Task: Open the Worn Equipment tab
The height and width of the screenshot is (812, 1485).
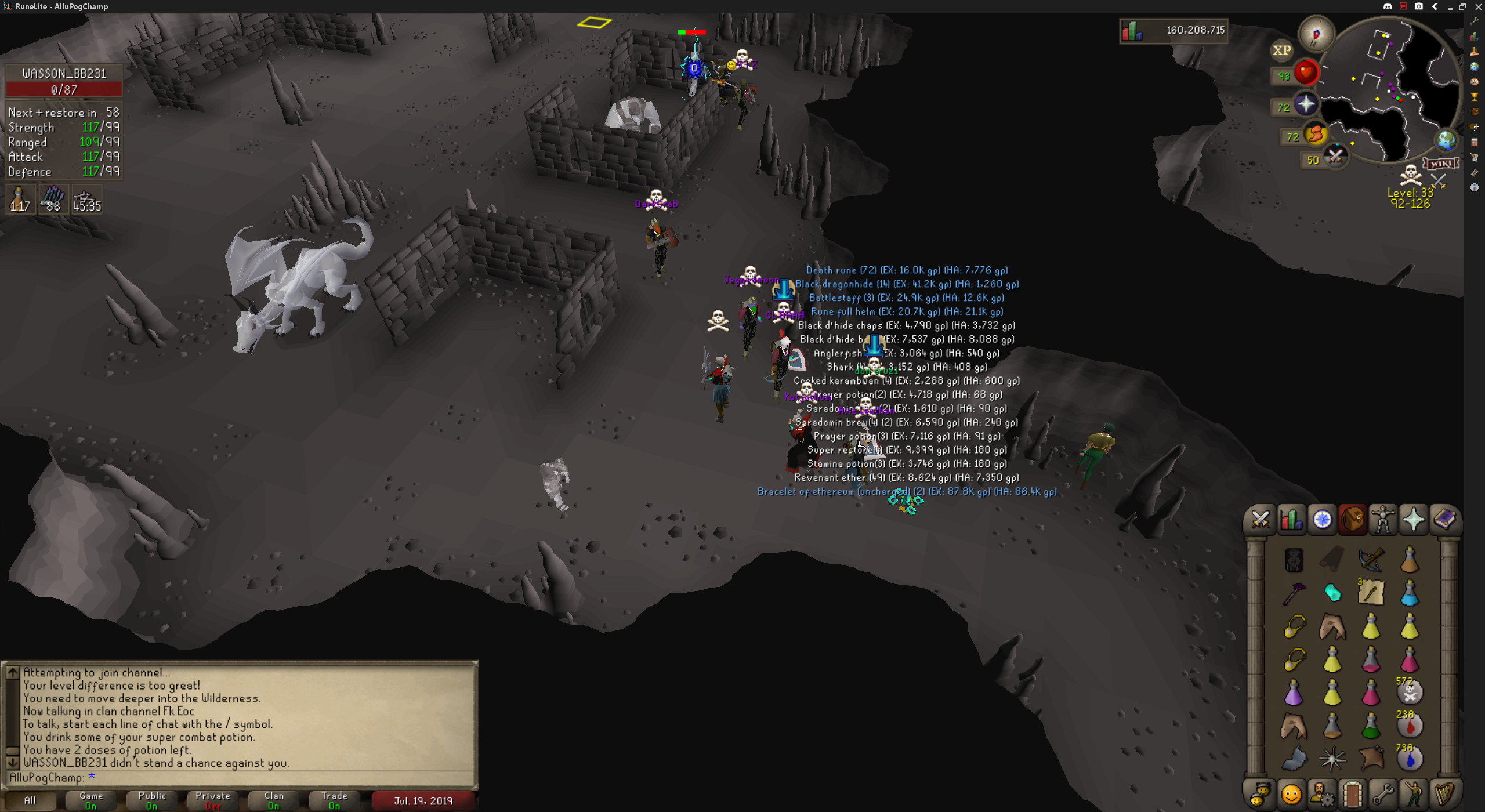Action: click(x=1383, y=519)
